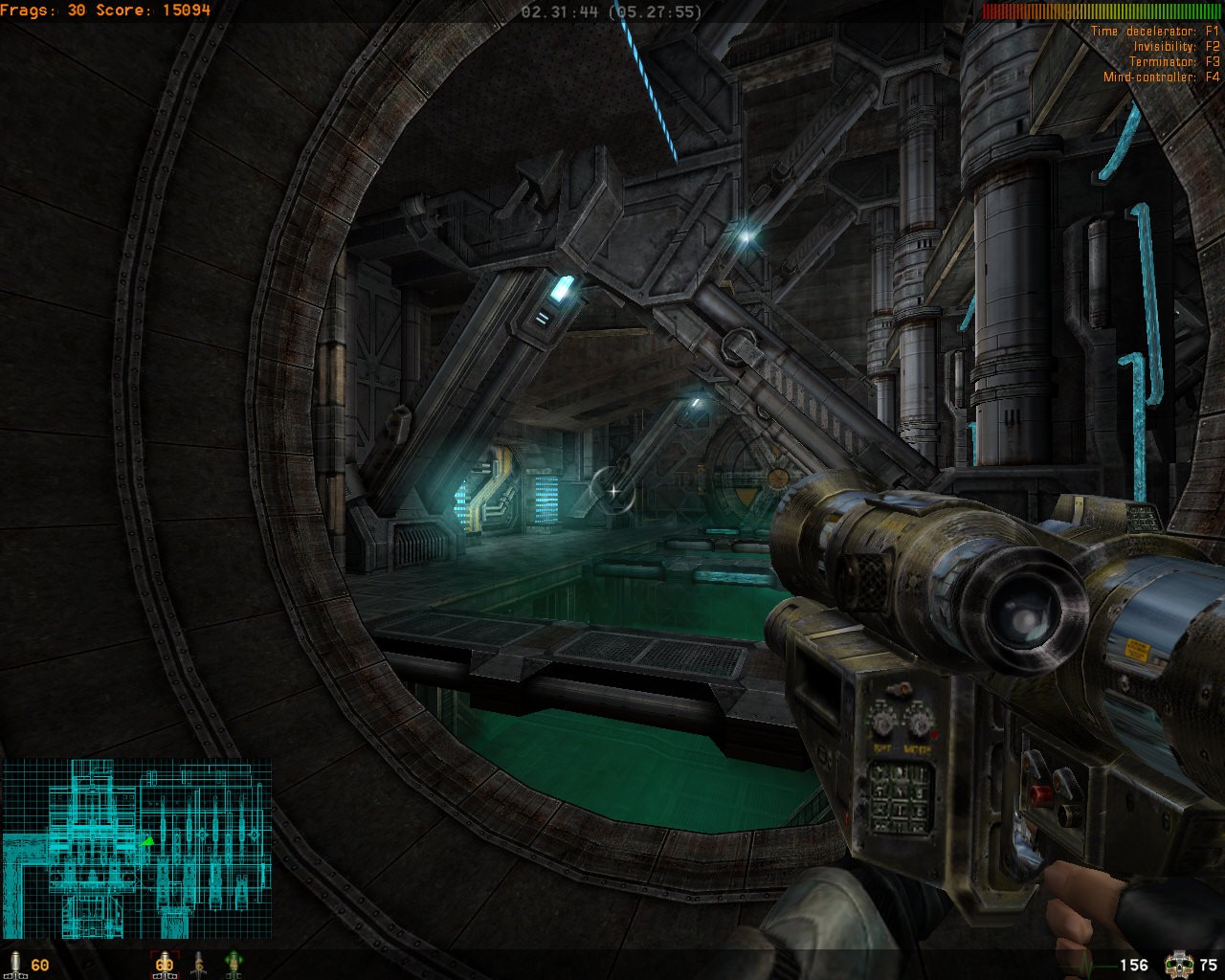Click the cyan level minimap

[x=136, y=848]
